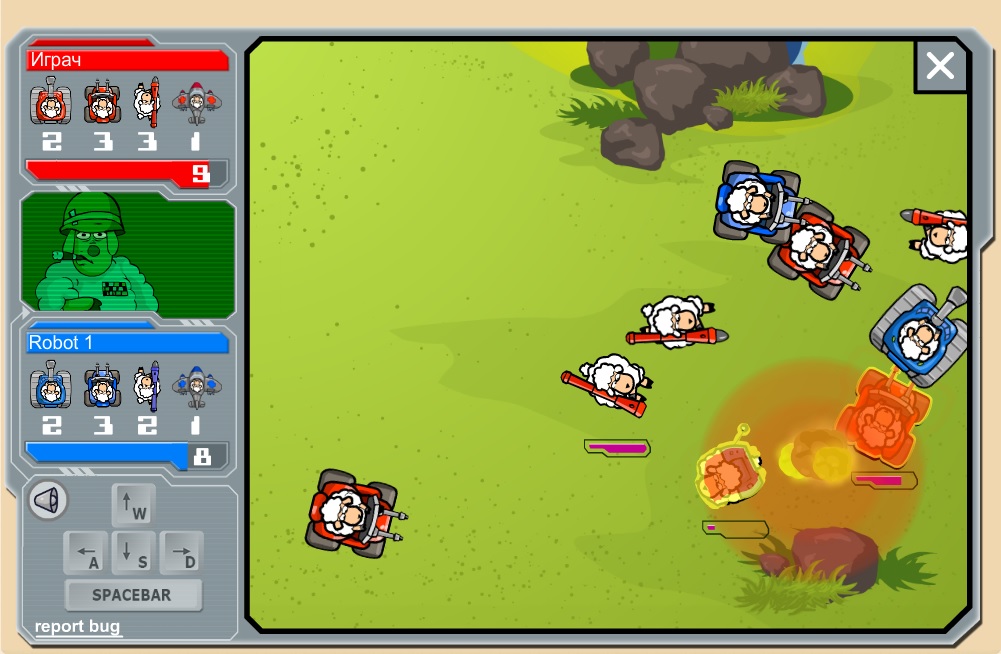This screenshot has height=654, width=1001.
Task: Close the battle window with the X
Action: tap(940, 66)
